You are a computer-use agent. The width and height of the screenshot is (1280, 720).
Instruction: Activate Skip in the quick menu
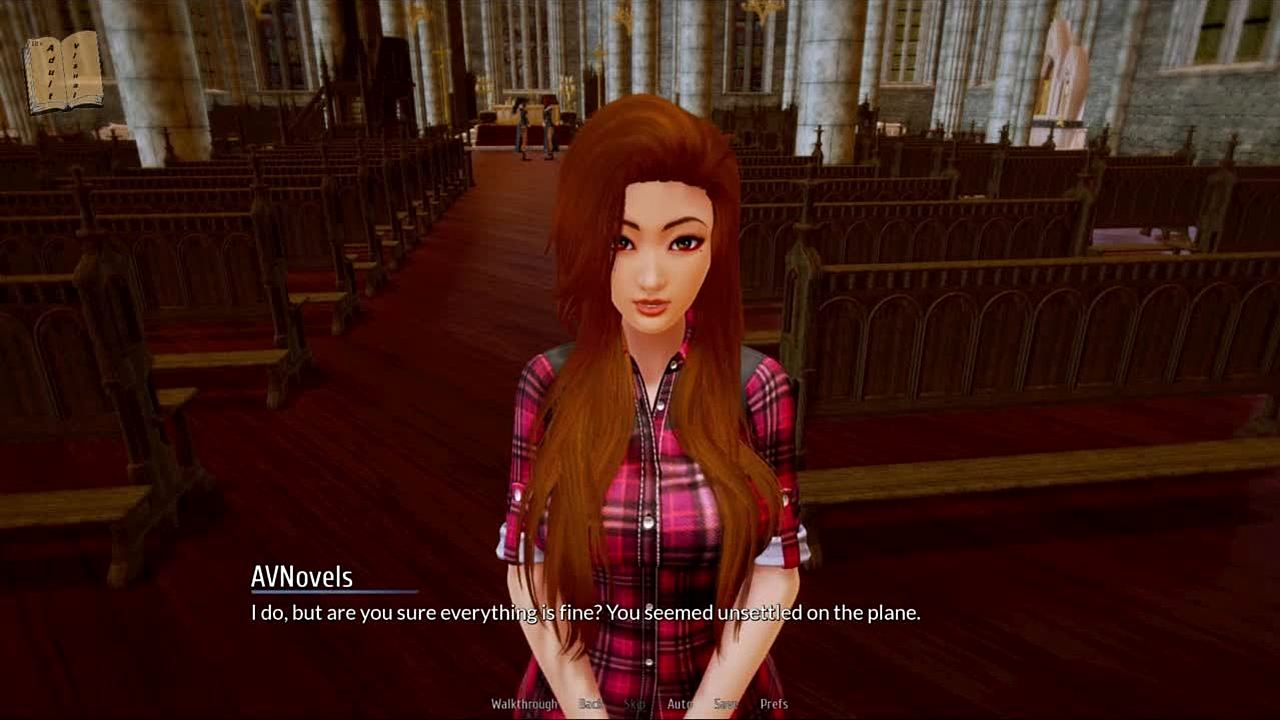pyautogui.click(x=635, y=704)
